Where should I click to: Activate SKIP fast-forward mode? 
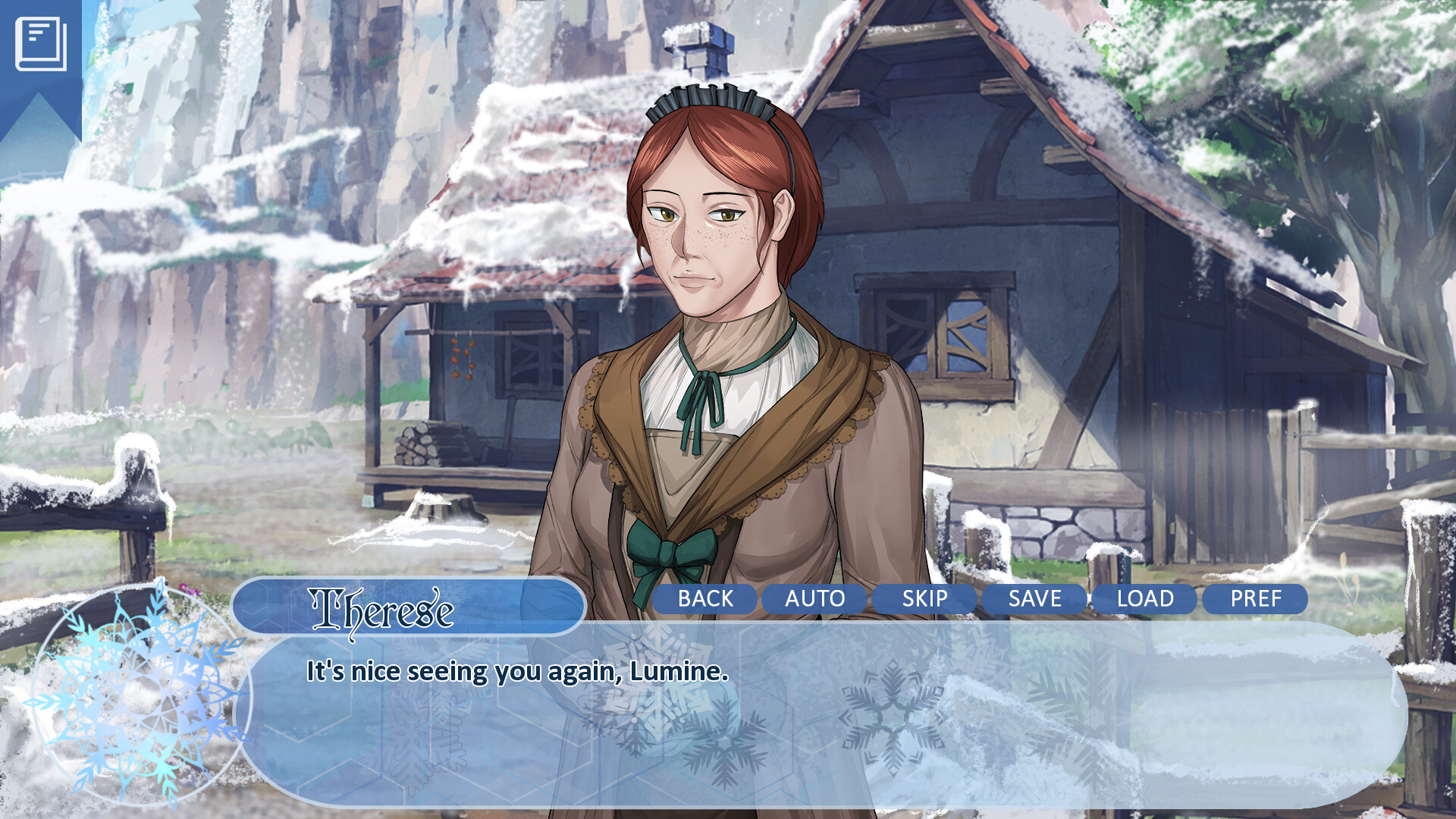pos(925,598)
